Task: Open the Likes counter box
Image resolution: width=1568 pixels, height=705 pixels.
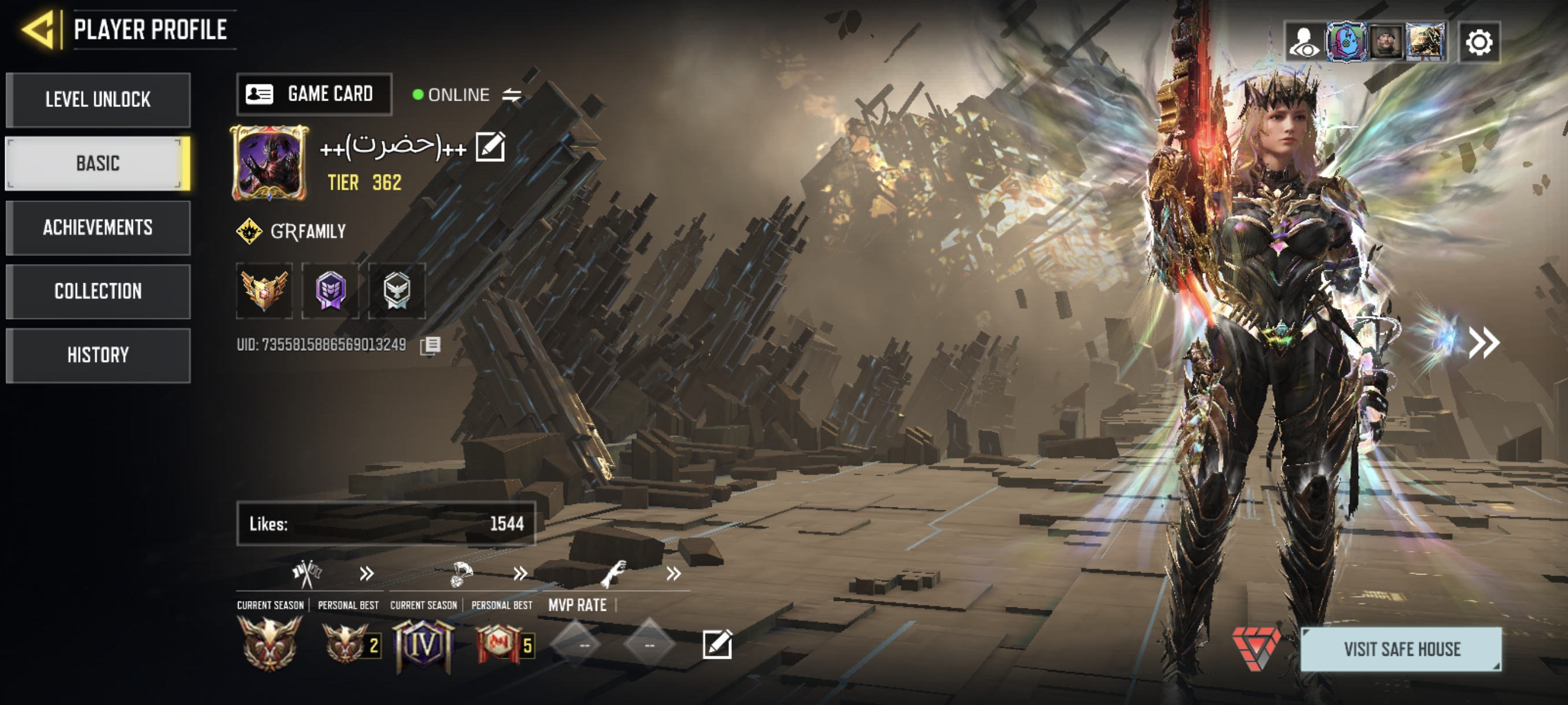Action: tap(386, 524)
